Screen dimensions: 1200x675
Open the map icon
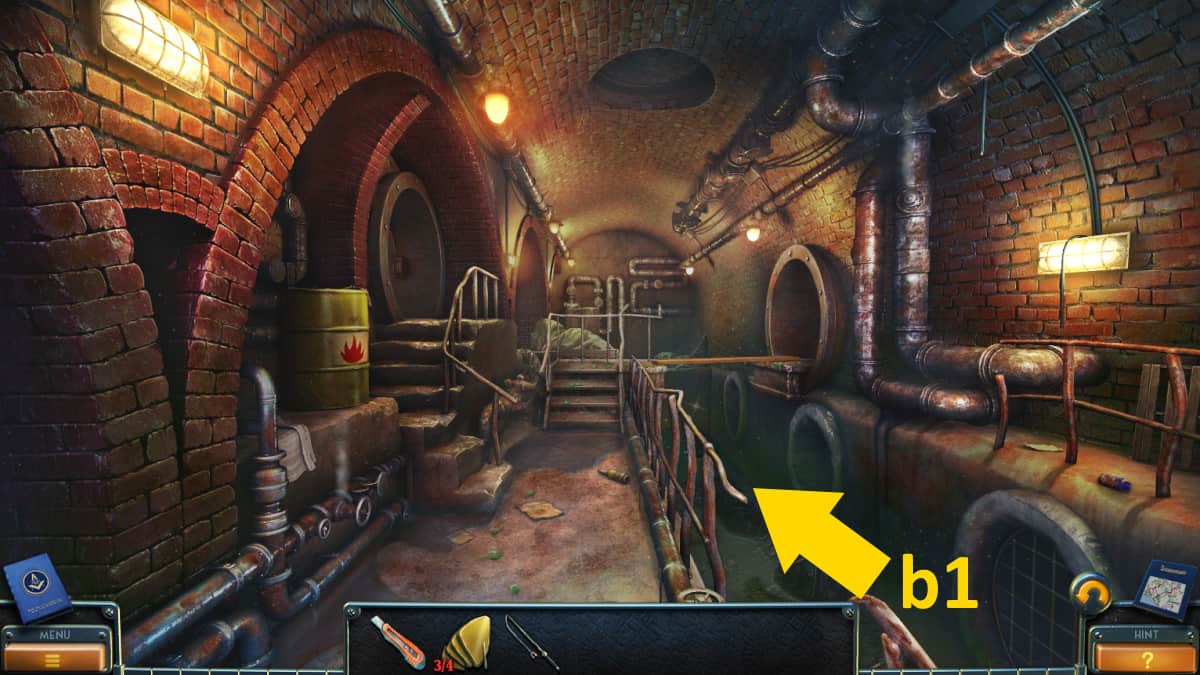1163,591
